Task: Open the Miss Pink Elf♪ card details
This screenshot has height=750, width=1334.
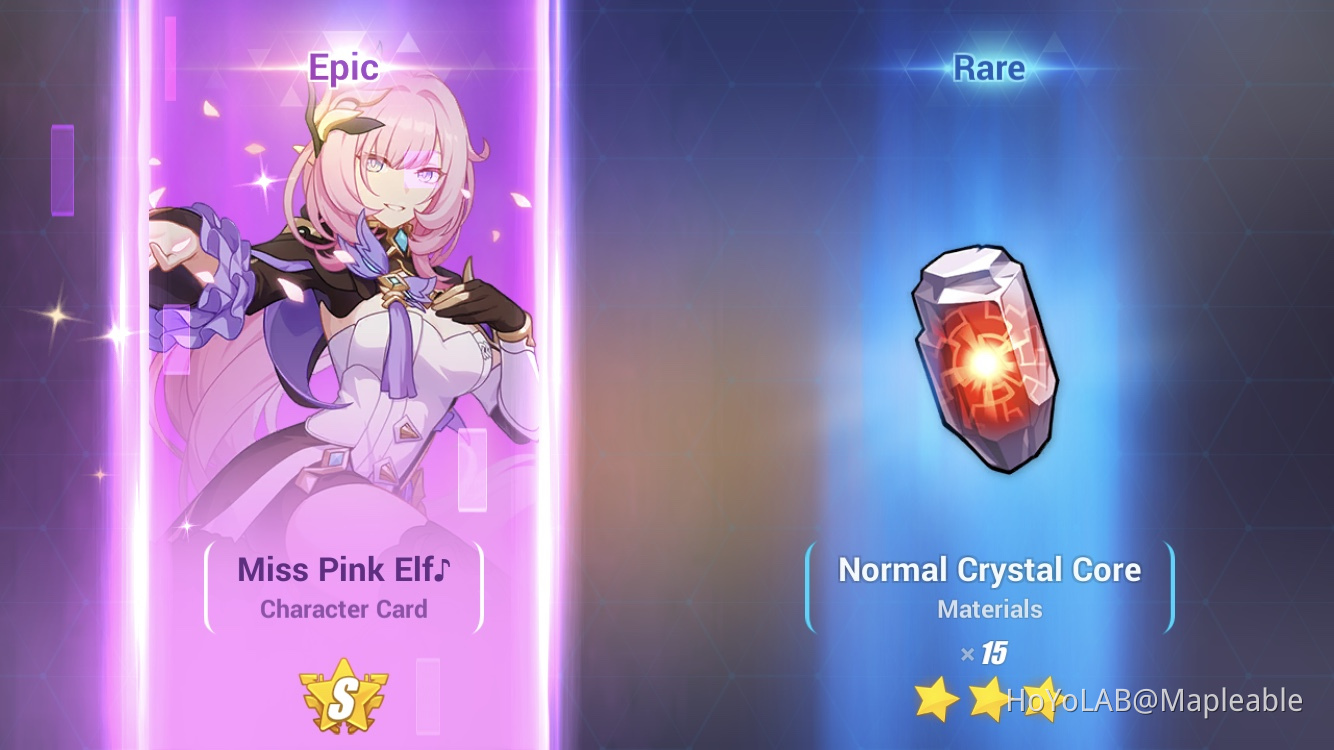Action: (x=345, y=570)
